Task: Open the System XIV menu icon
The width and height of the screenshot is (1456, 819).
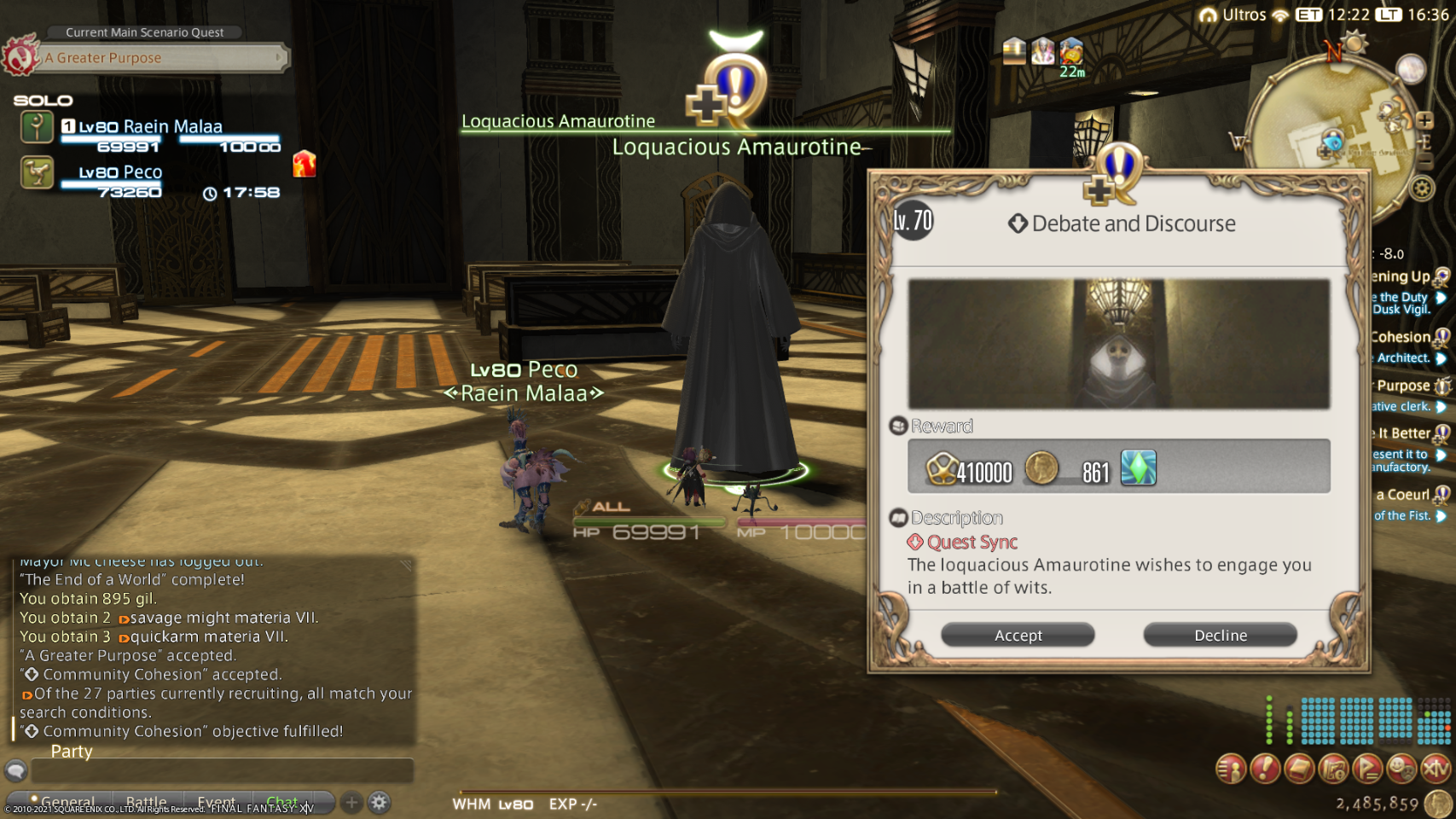Action: point(1436,769)
